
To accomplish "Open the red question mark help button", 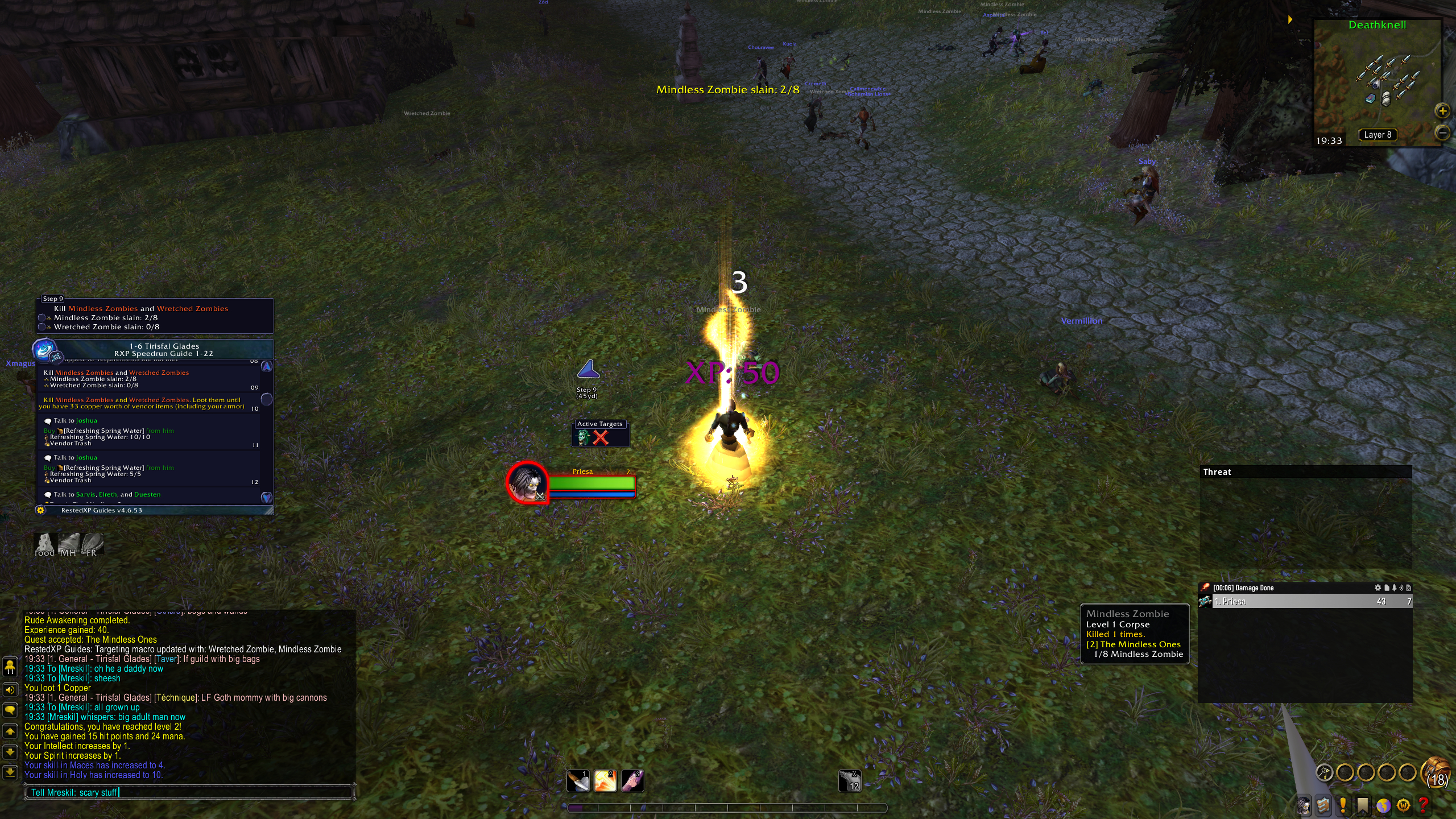I will pyautogui.click(x=1424, y=805).
